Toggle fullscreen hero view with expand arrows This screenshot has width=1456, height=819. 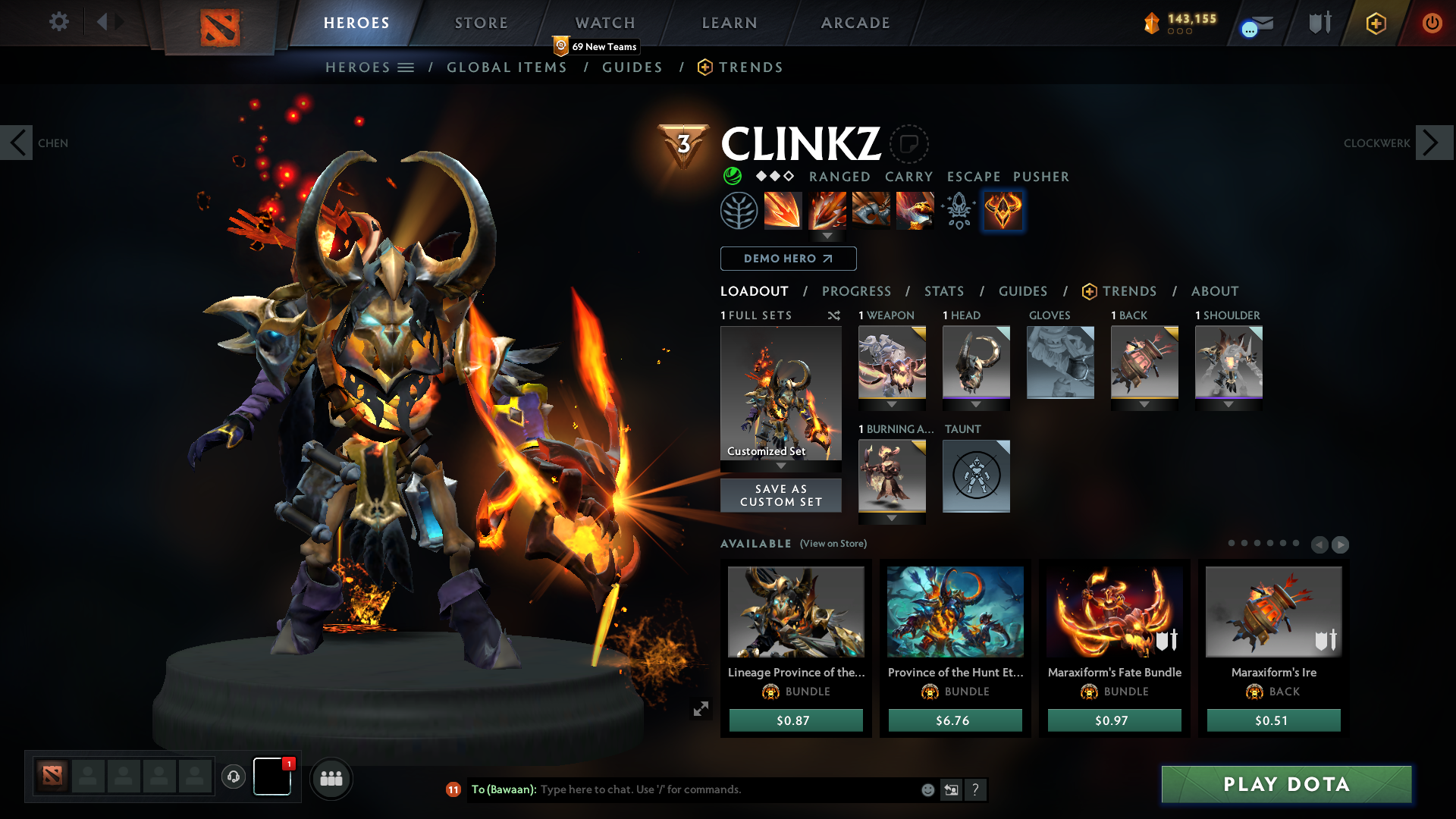click(700, 708)
